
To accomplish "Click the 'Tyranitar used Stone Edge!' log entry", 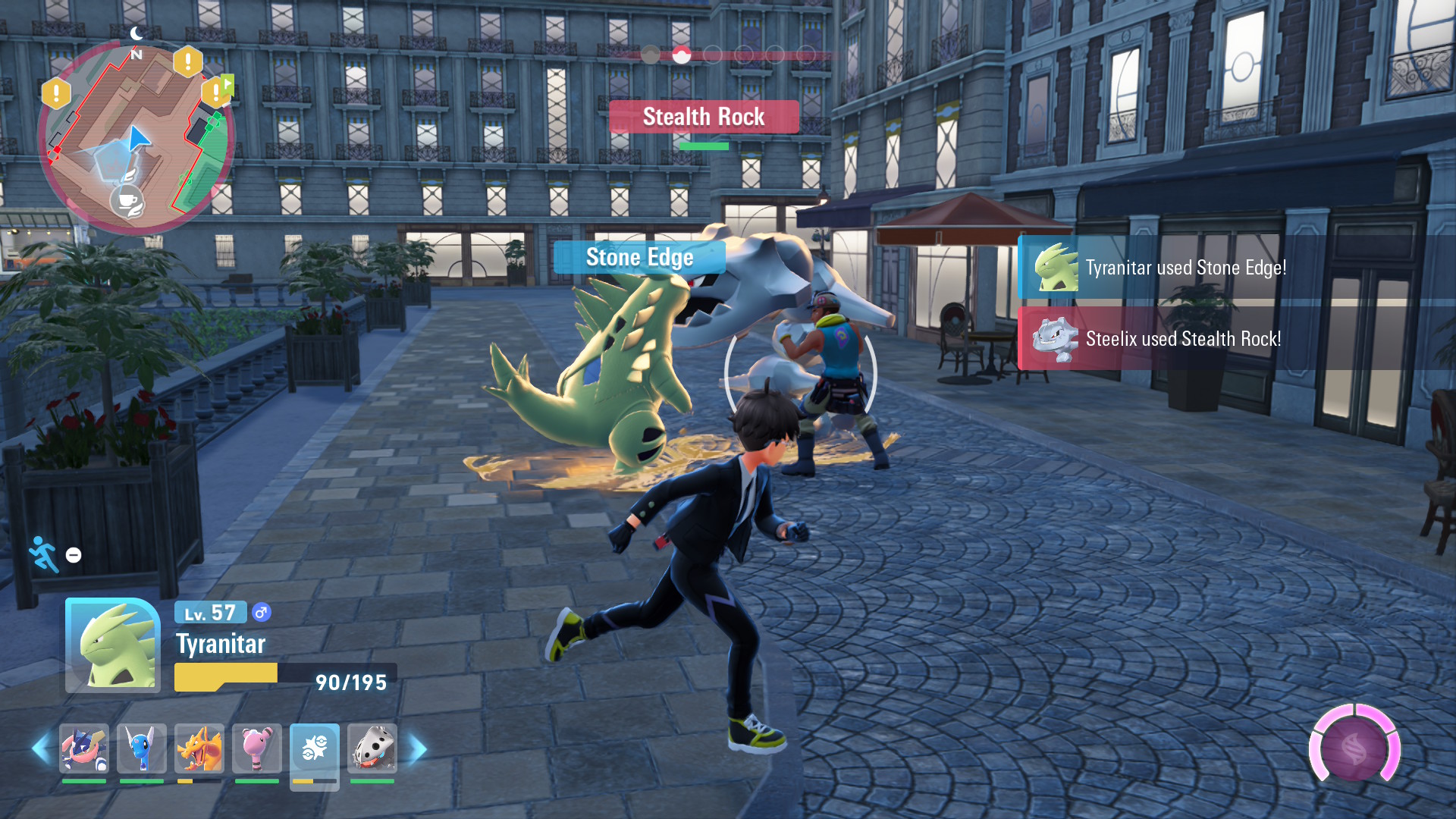I will [1185, 268].
